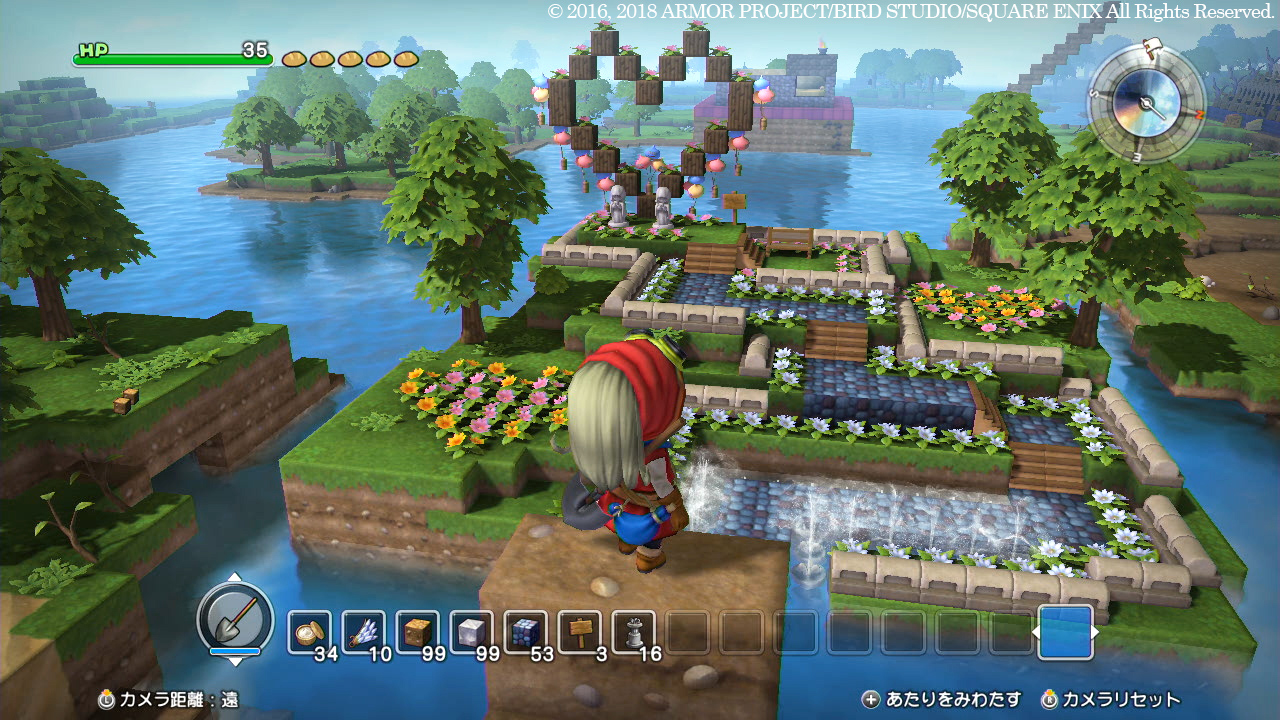
Task: Select the blue cobblestone block slot
Action: [x=526, y=632]
